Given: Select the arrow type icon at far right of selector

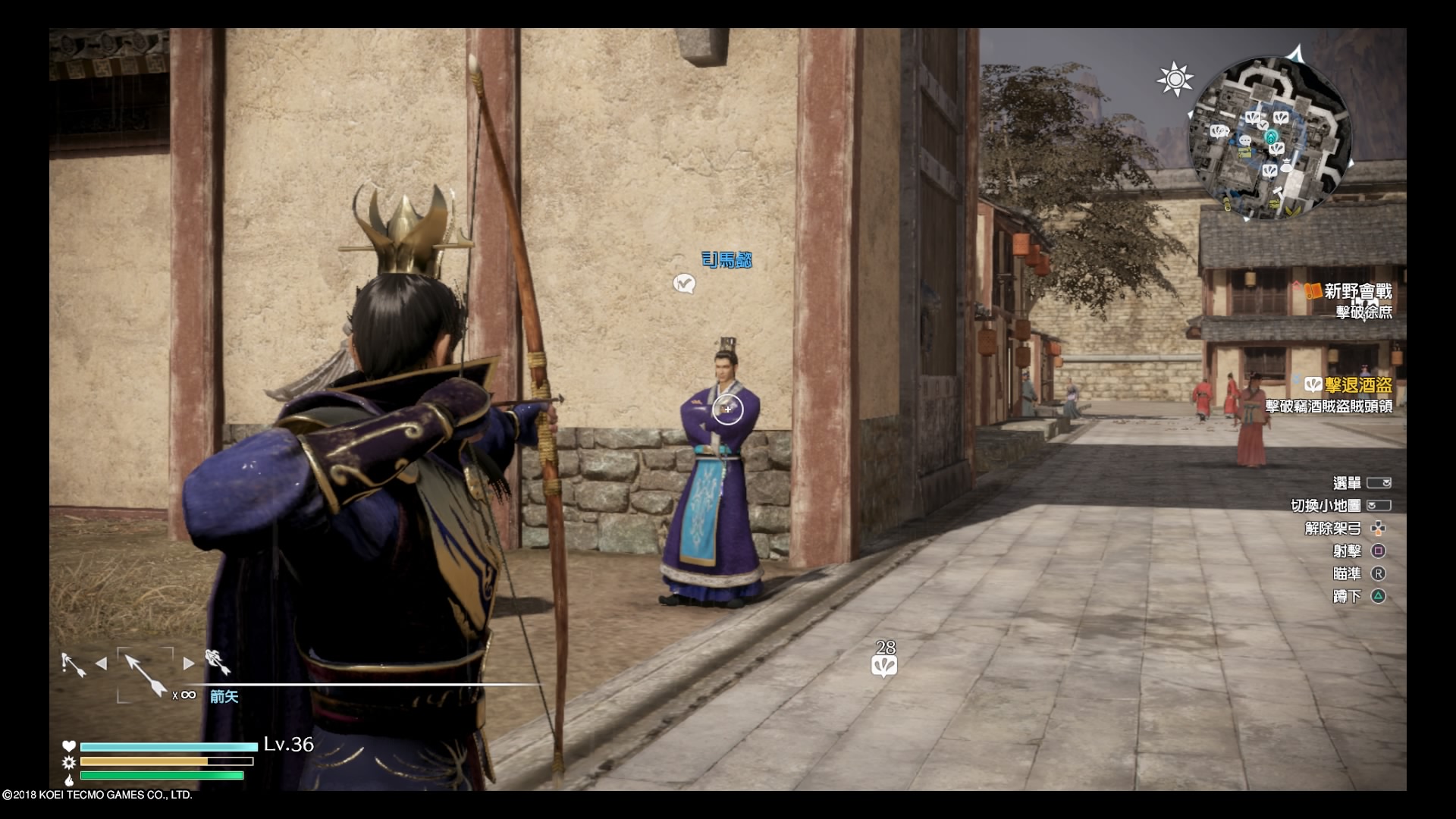Looking at the screenshot, I should [x=218, y=663].
